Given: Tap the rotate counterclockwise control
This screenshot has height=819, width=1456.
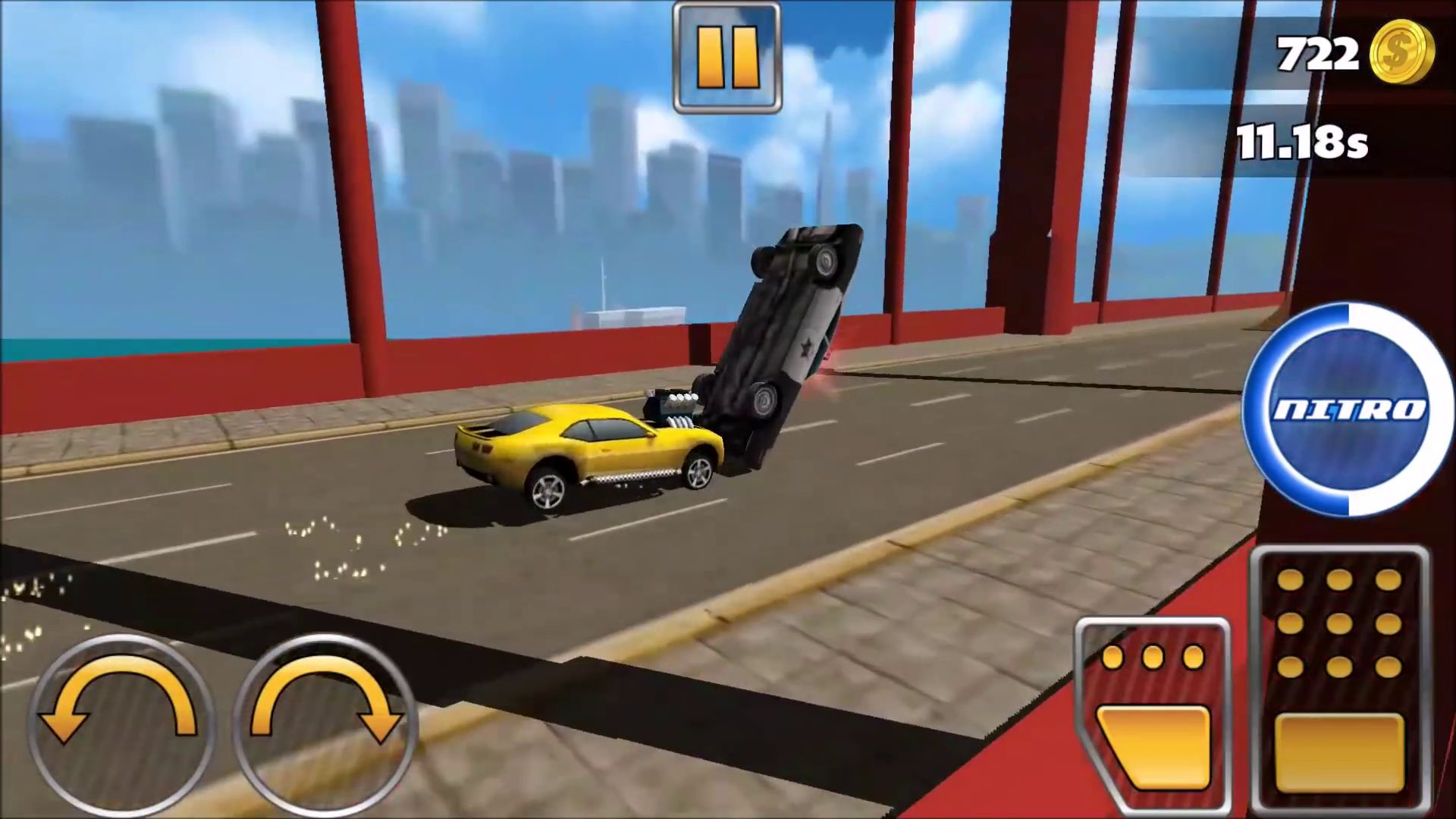Looking at the screenshot, I should (121, 724).
